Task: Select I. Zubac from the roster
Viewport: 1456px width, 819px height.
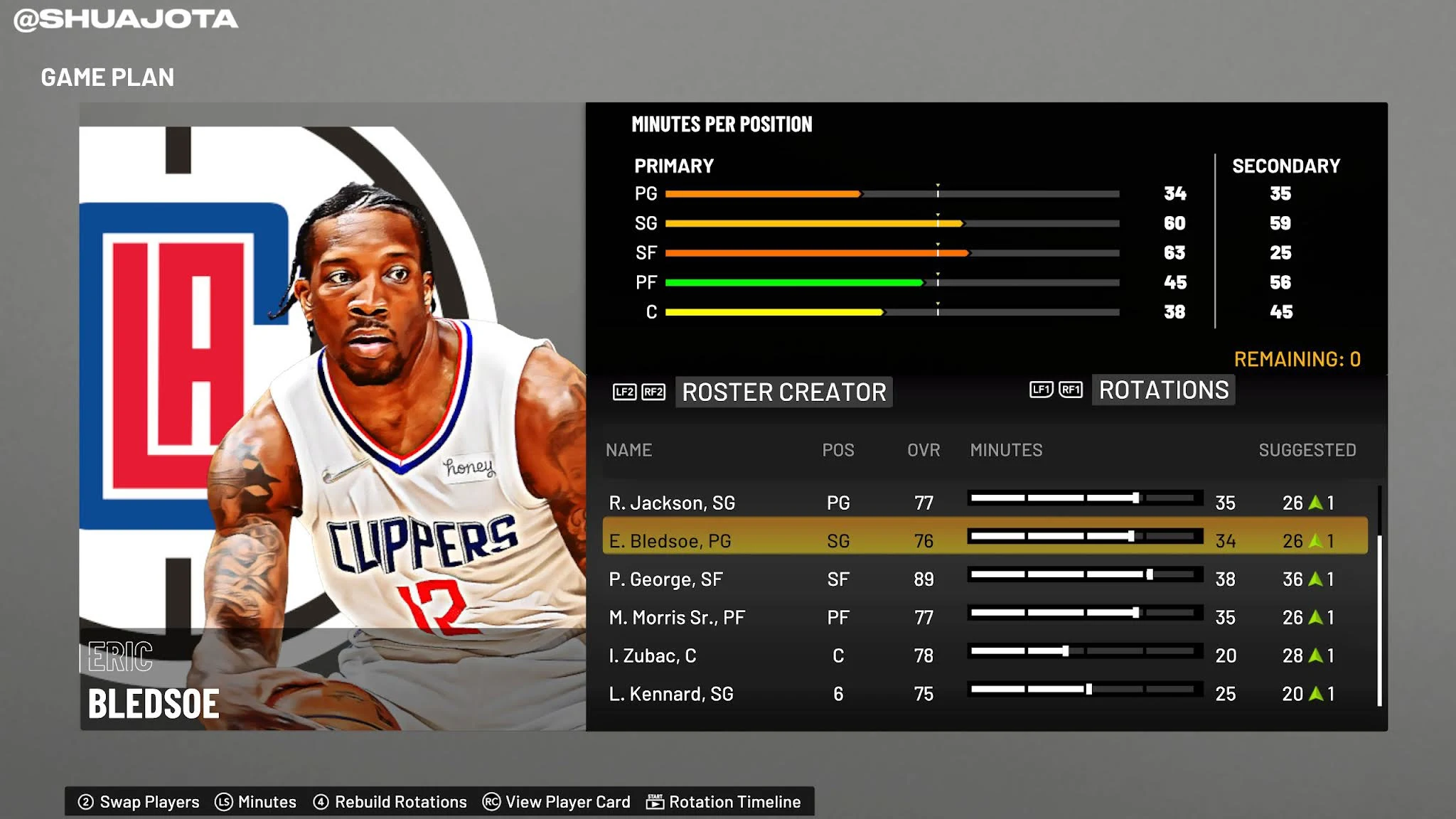Action: click(x=652, y=655)
